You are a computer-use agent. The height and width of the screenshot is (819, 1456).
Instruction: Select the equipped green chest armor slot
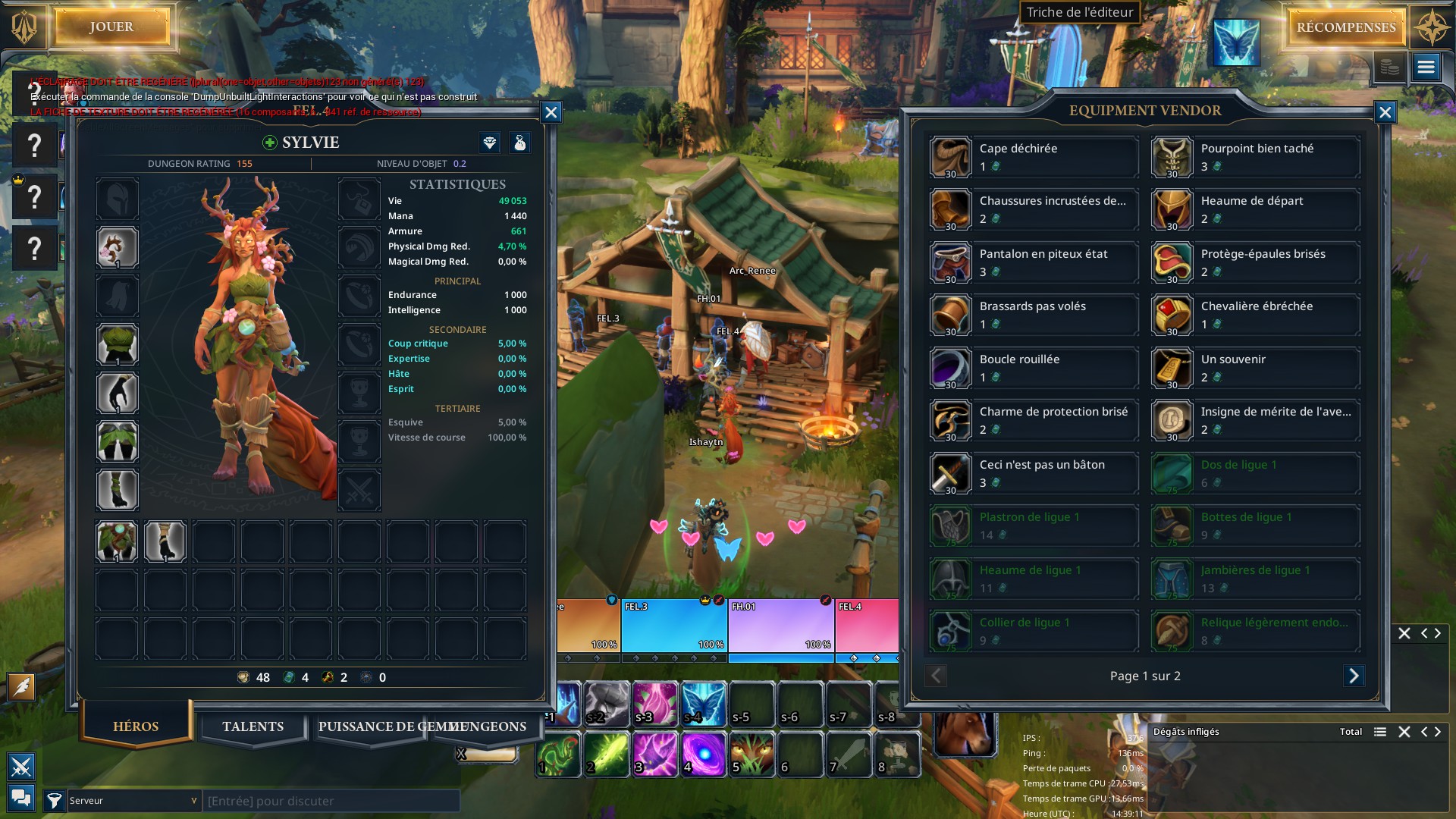(x=118, y=344)
